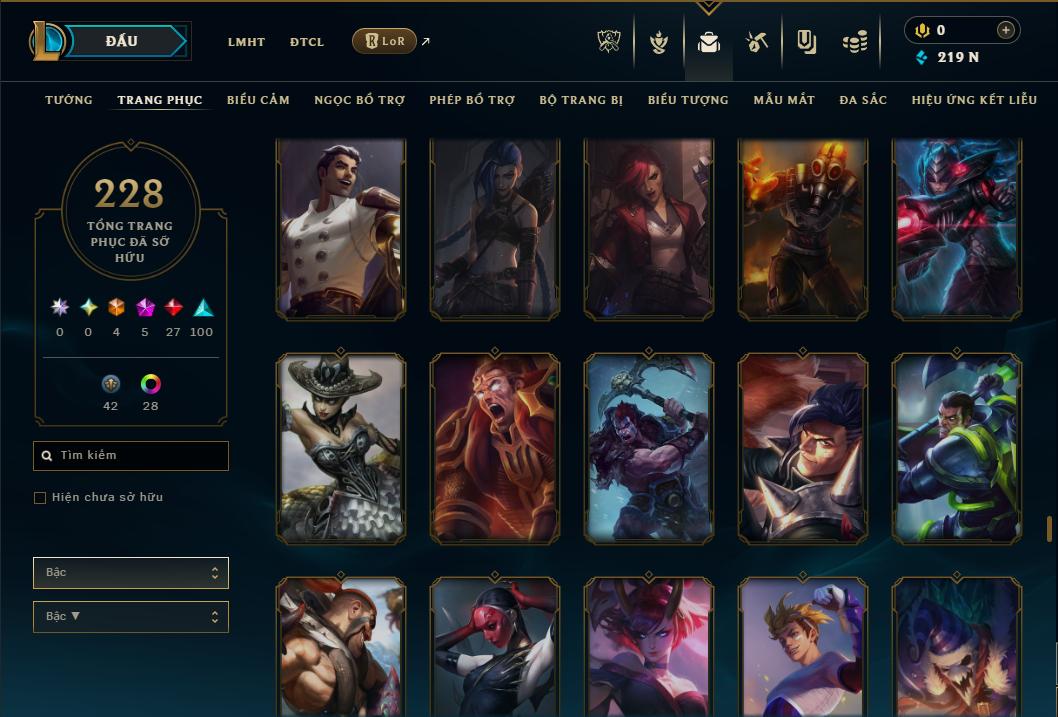1058x717 pixels.
Task: Open the HIỆU ỨNG KẾT LIỄU tab
Action: click(x=974, y=100)
